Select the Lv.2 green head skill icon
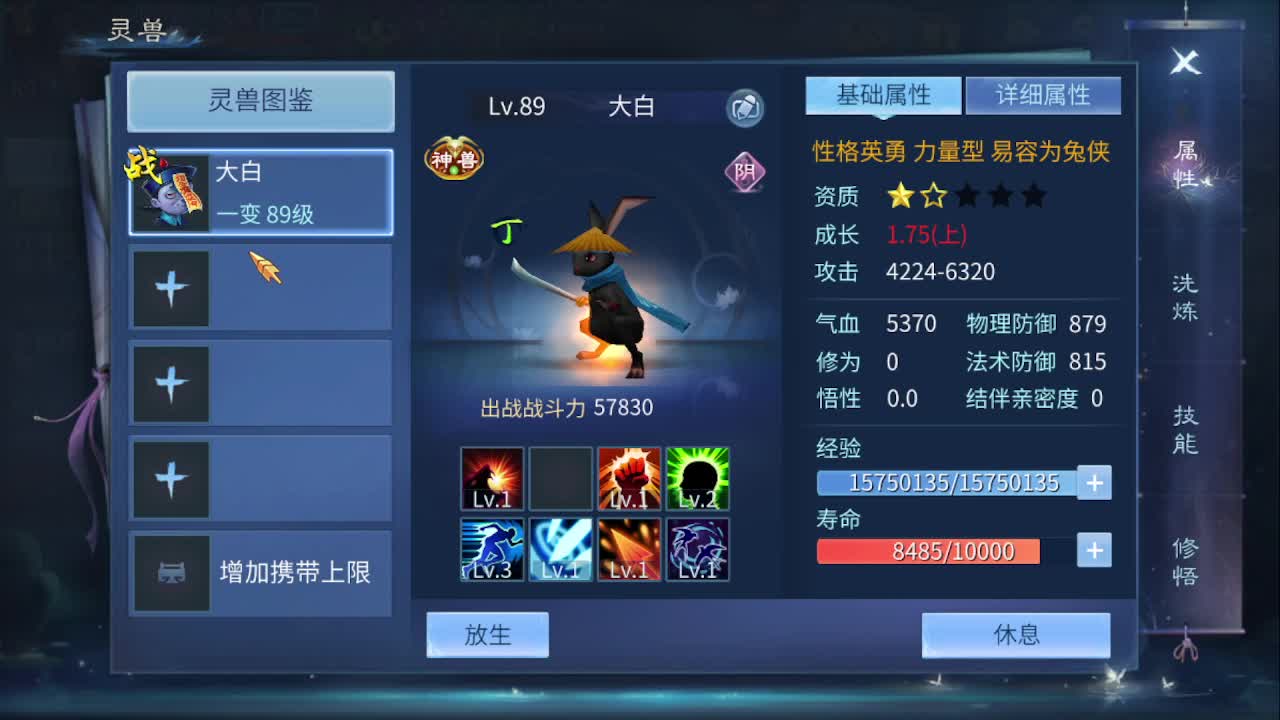Viewport: 1280px width, 720px height. point(697,478)
